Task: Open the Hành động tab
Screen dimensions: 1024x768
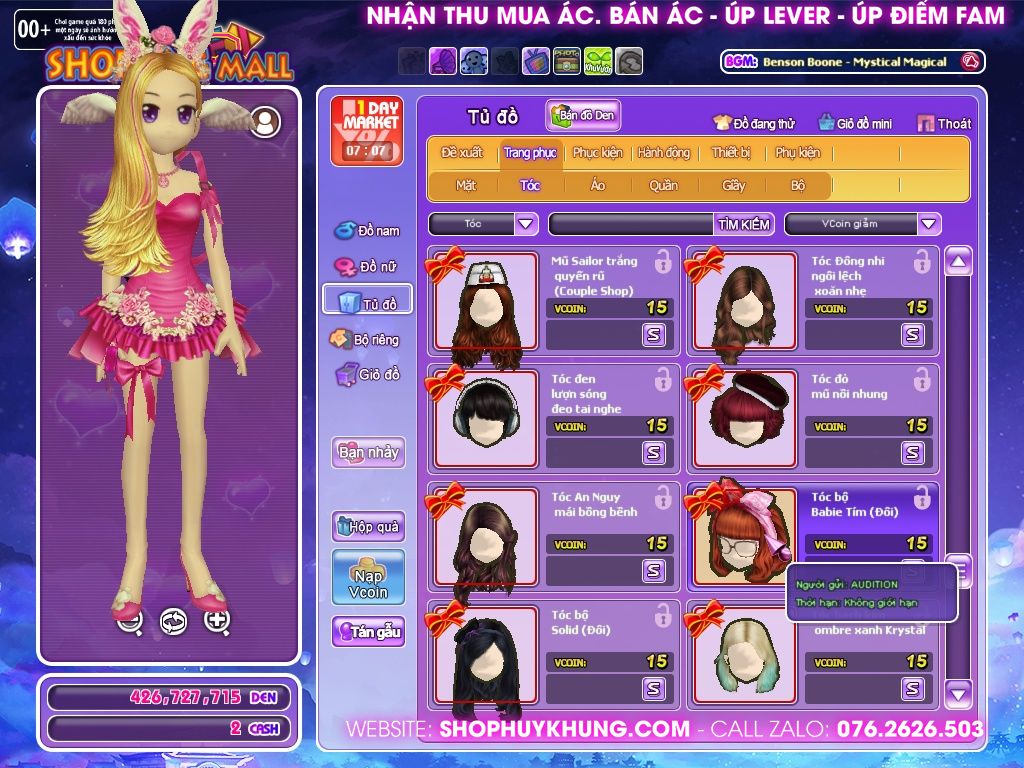Action: pyautogui.click(x=664, y=153)
